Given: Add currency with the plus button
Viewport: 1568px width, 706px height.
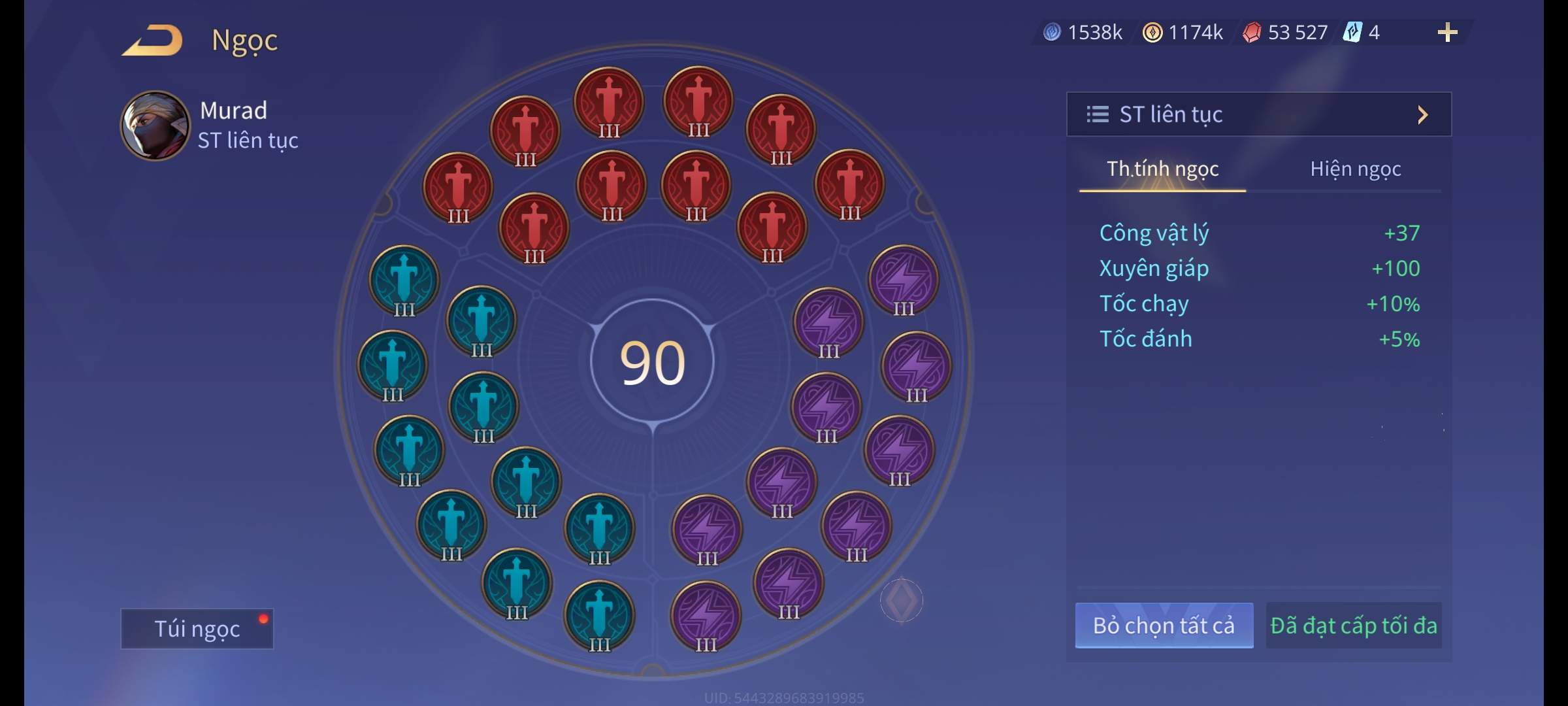Looking at the screenshot, I should (x=1447, y=33).
